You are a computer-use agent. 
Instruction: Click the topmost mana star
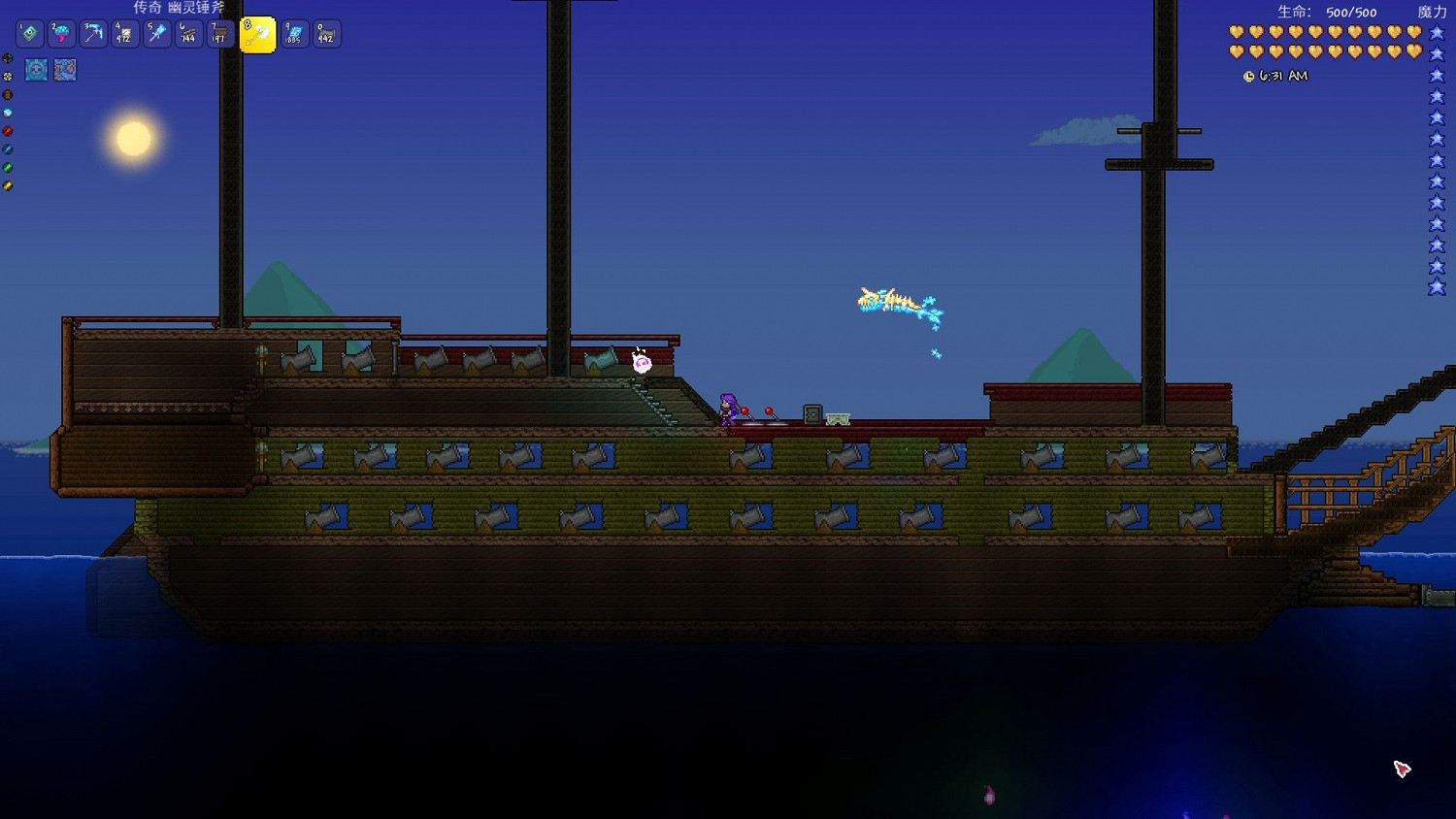tap(1435, 31)
